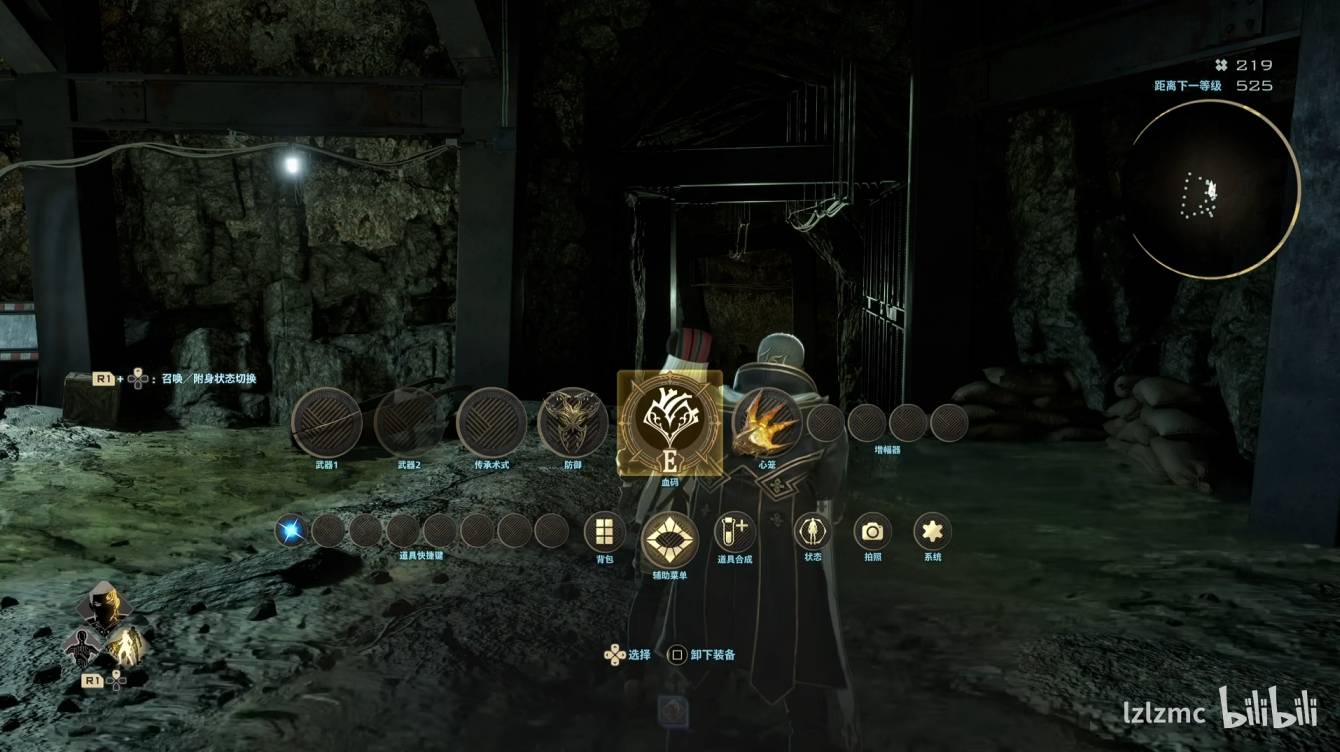Select the 武器1 weapon slot
Viewport: 1340px width, 752px height.
[x=327, y=423]
